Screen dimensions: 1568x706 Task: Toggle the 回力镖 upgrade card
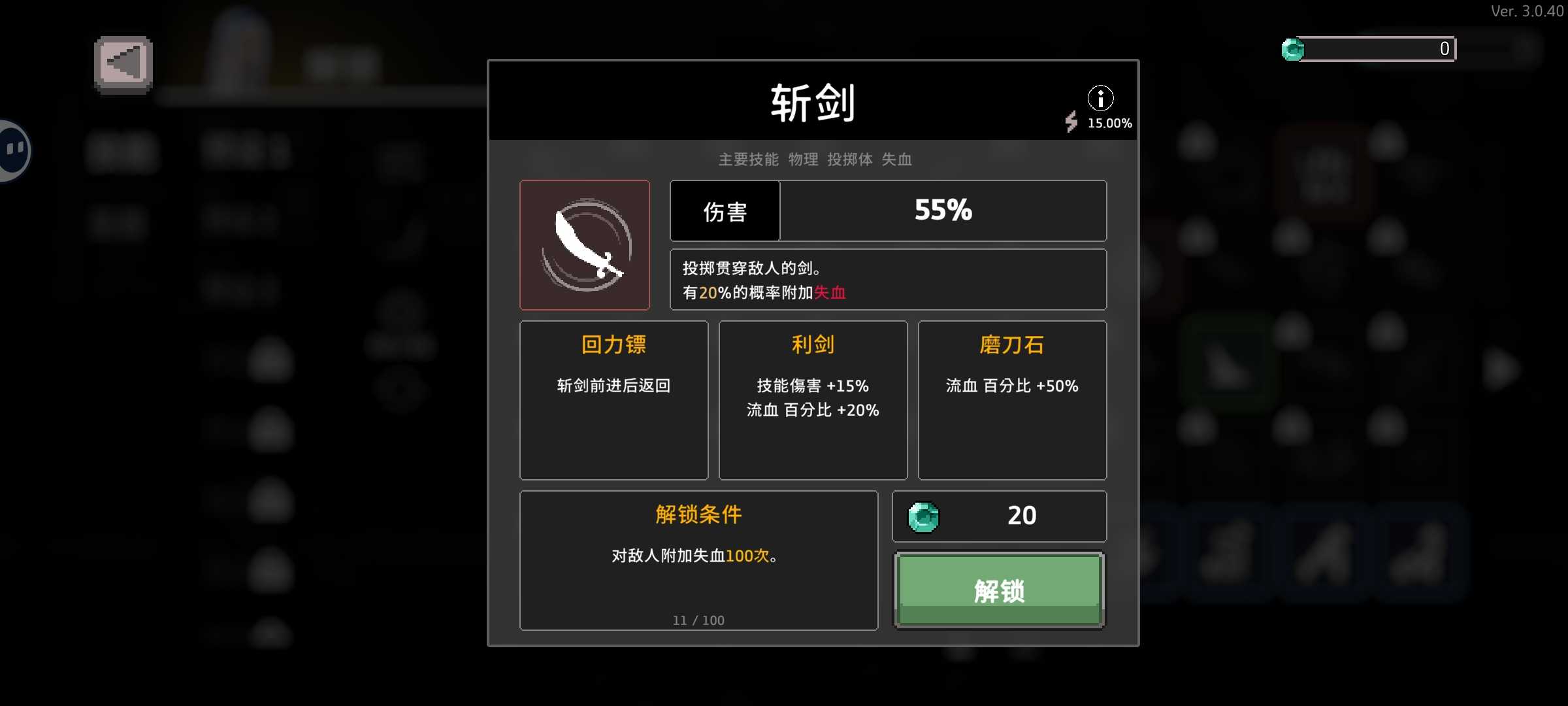[613, 400]
